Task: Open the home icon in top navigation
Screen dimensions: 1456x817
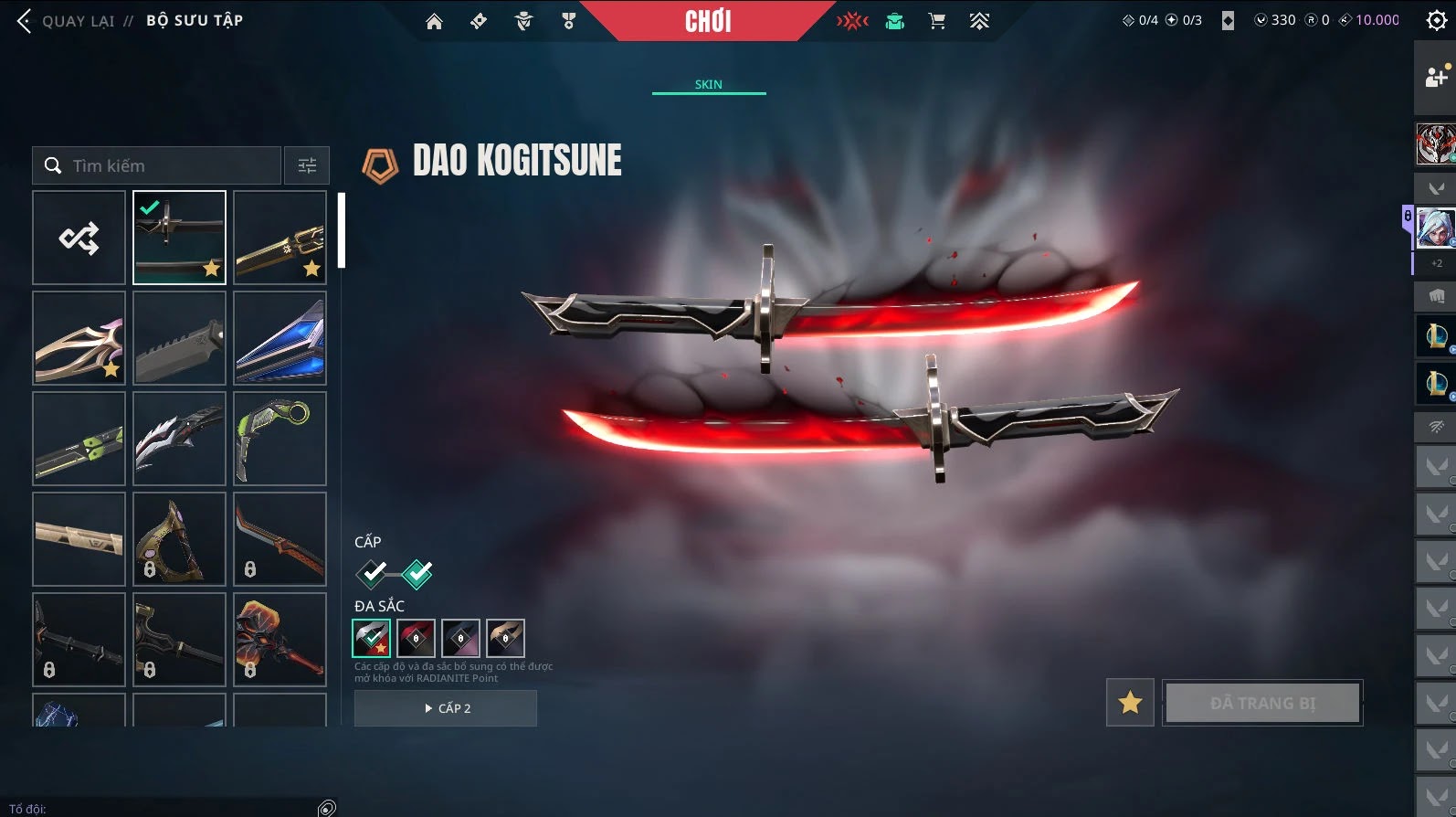Action: tap(434, 21)
